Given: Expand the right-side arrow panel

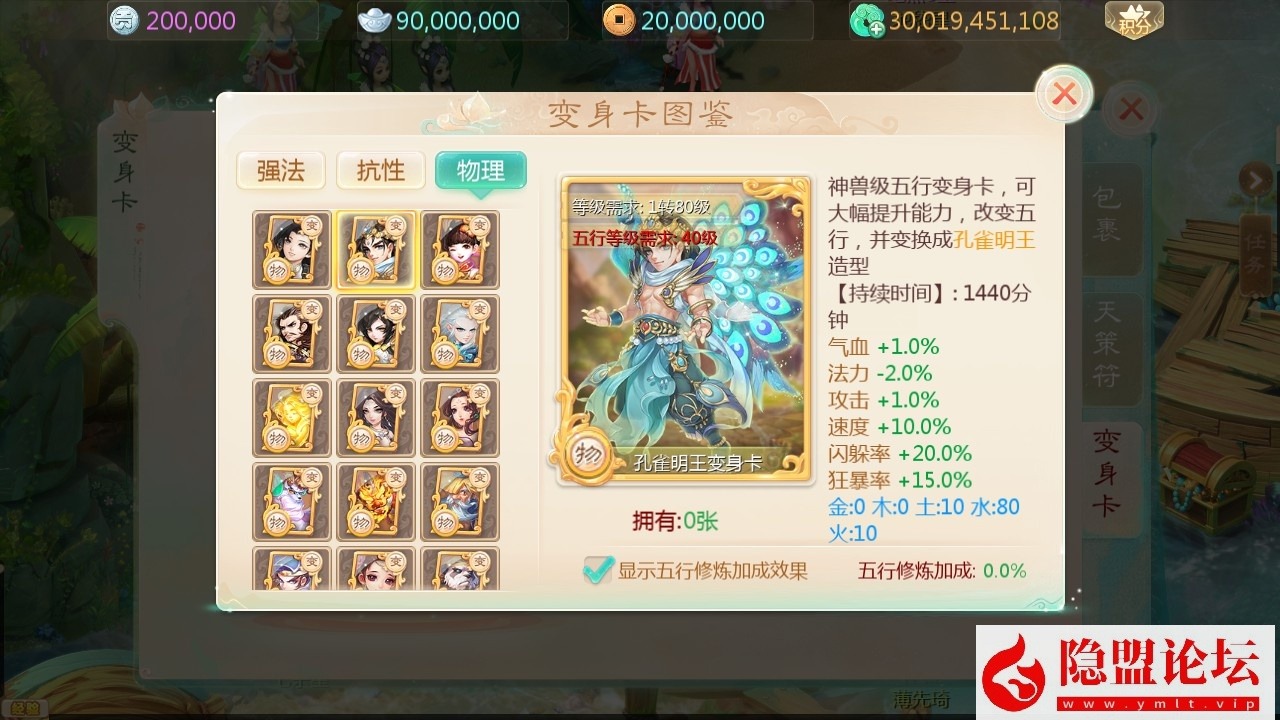Looking at the screenshot, I should (1256, 180).
